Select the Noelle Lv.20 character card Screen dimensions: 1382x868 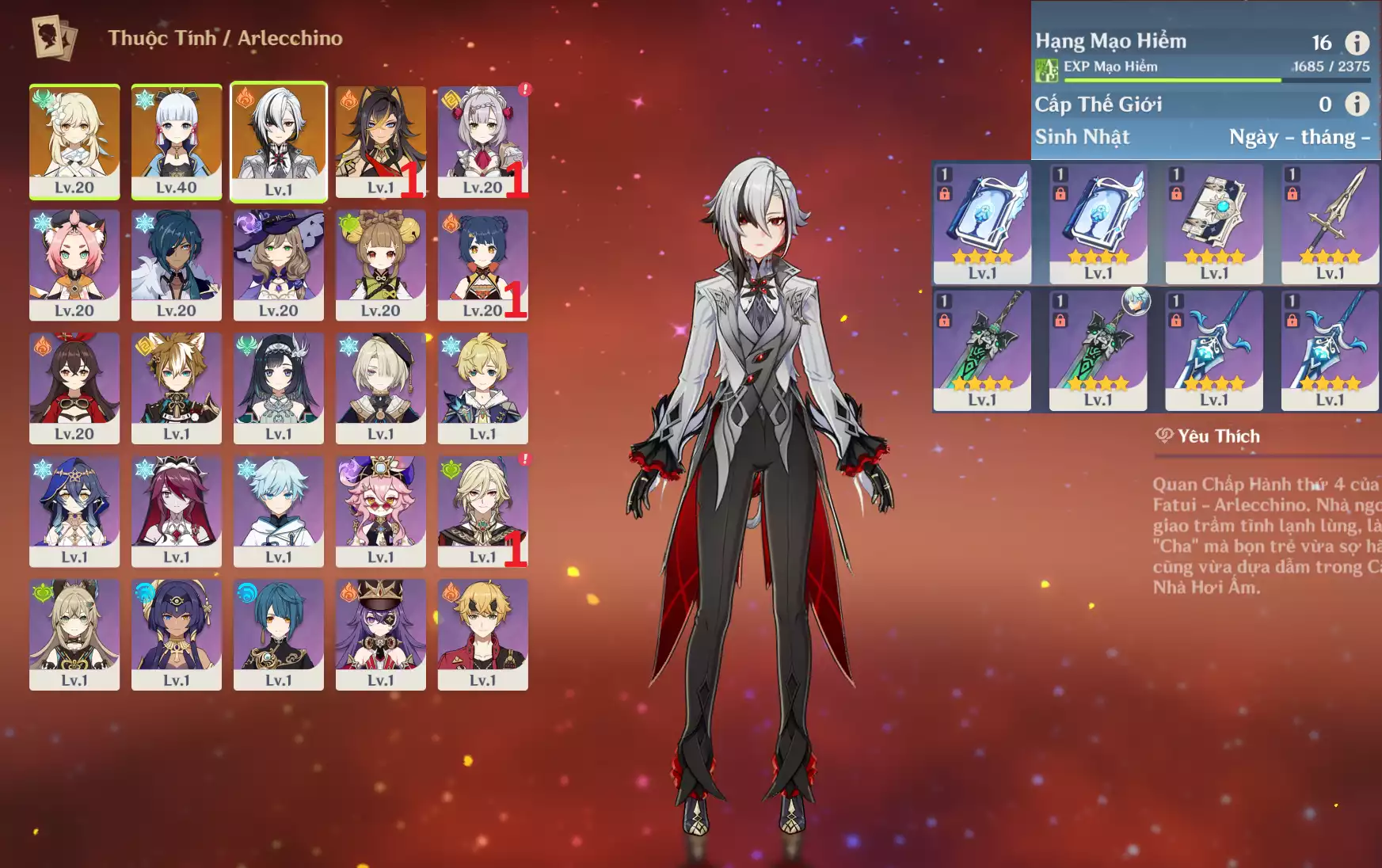point(482,141)
